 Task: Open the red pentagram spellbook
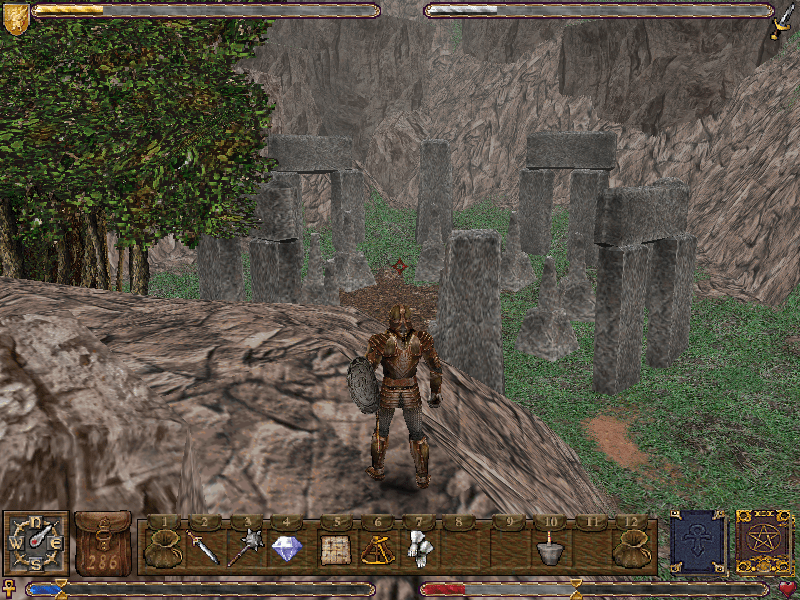pyautogui.click(x=763, y=541)
